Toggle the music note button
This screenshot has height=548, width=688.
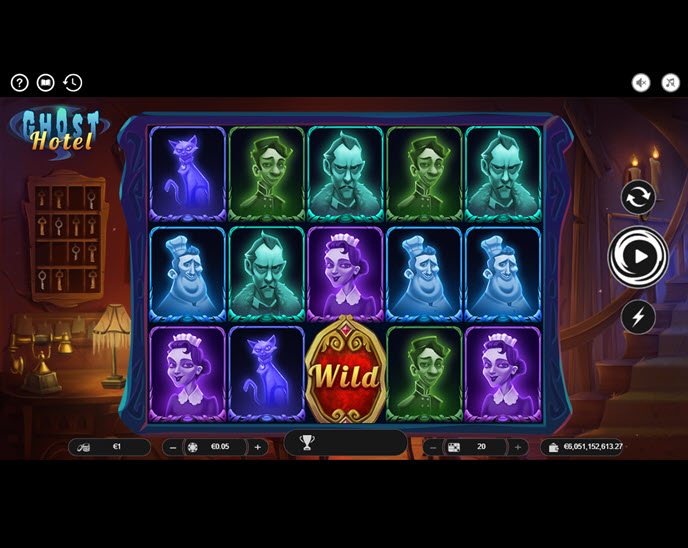[x=670, y=83]
